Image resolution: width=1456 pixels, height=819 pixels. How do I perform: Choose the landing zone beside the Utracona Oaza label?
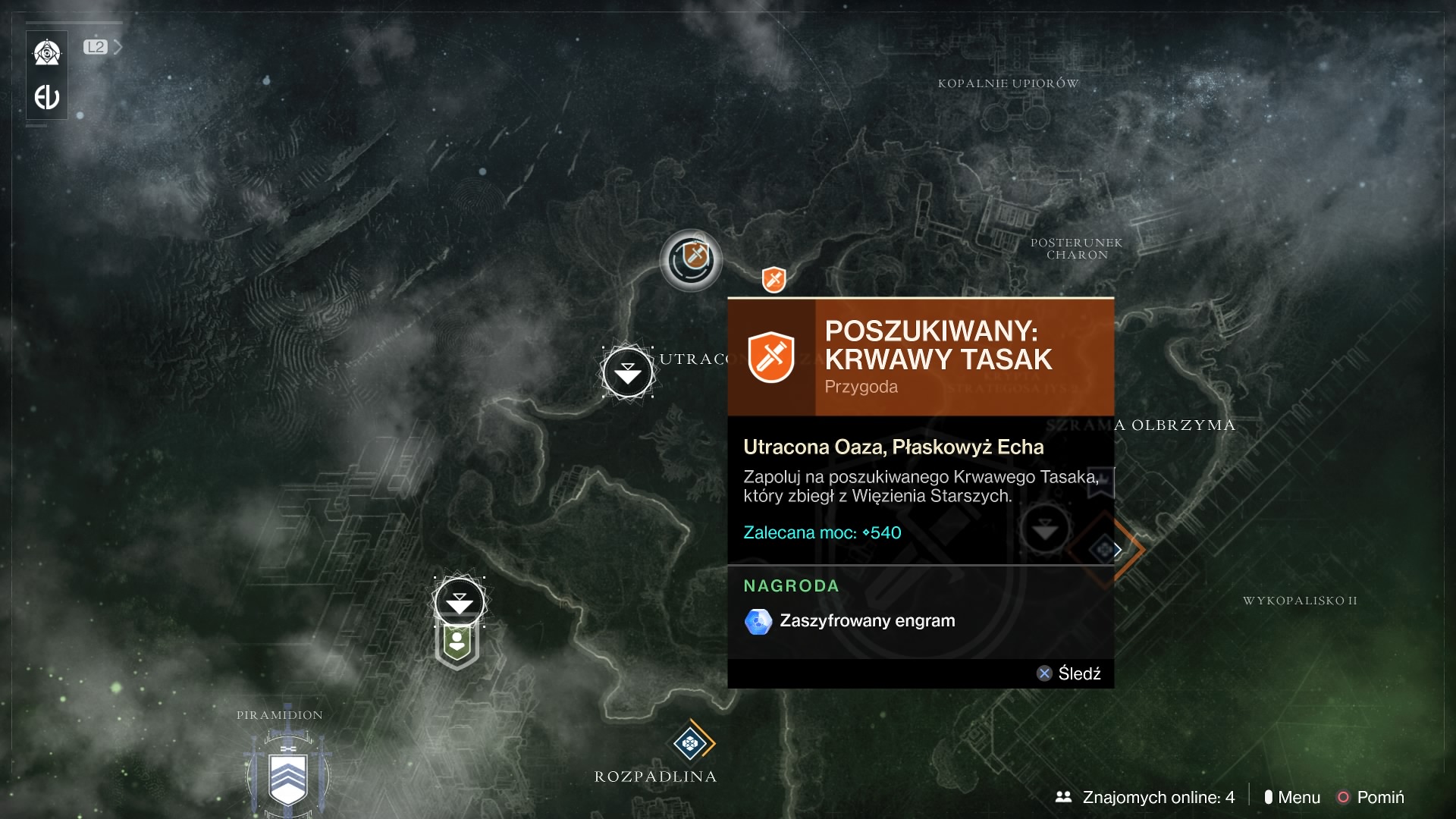click(627, 372)
